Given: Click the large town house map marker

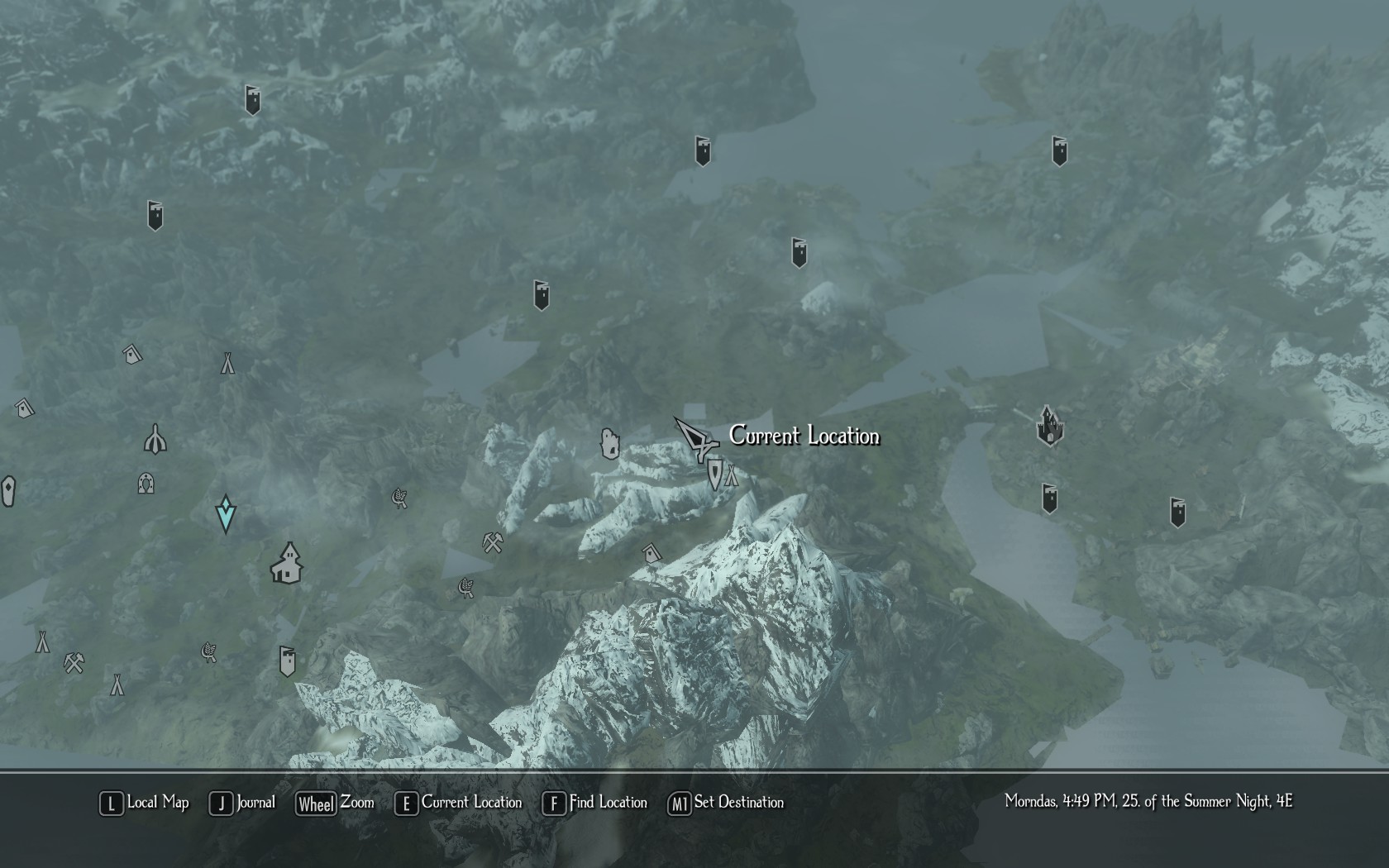Looking at the screenshot, I should [287, 564].
